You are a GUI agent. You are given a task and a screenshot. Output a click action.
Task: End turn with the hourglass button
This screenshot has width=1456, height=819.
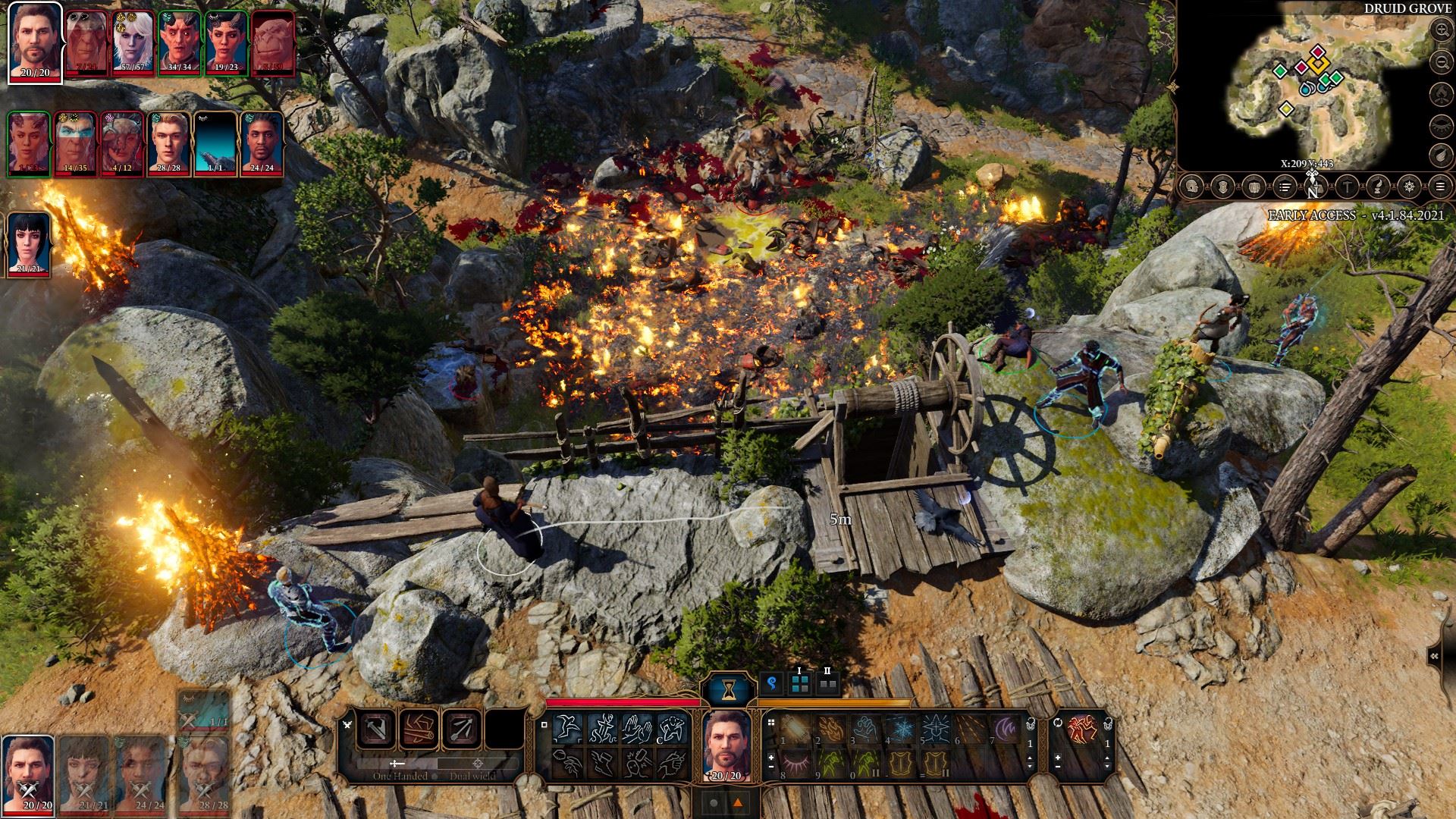[x=729, y=689]
